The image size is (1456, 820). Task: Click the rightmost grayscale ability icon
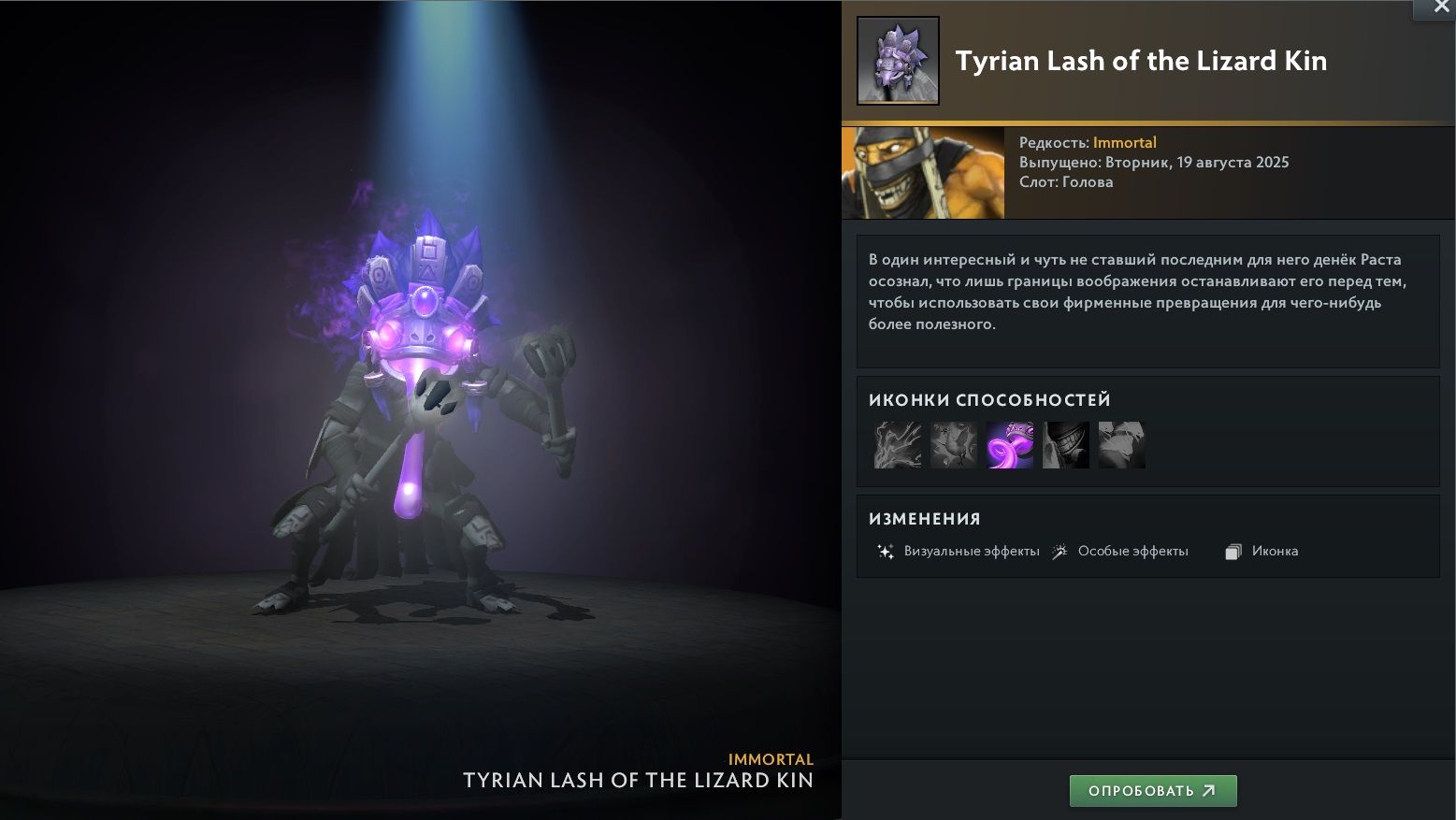1121,444
